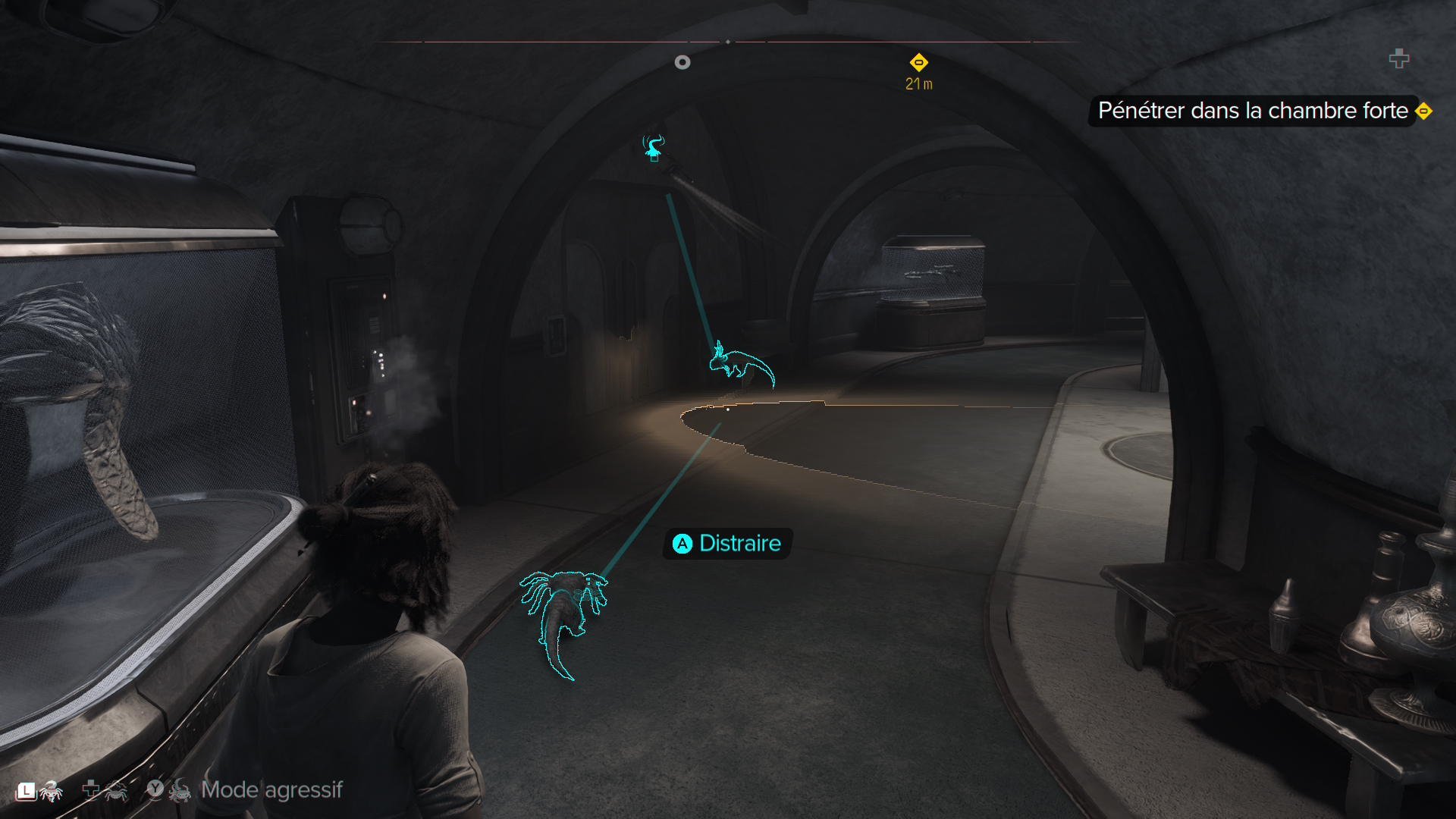Activate Nix's Mode agressif
This screenshot has height=819, width=1456.
click(x=271, y=790)
